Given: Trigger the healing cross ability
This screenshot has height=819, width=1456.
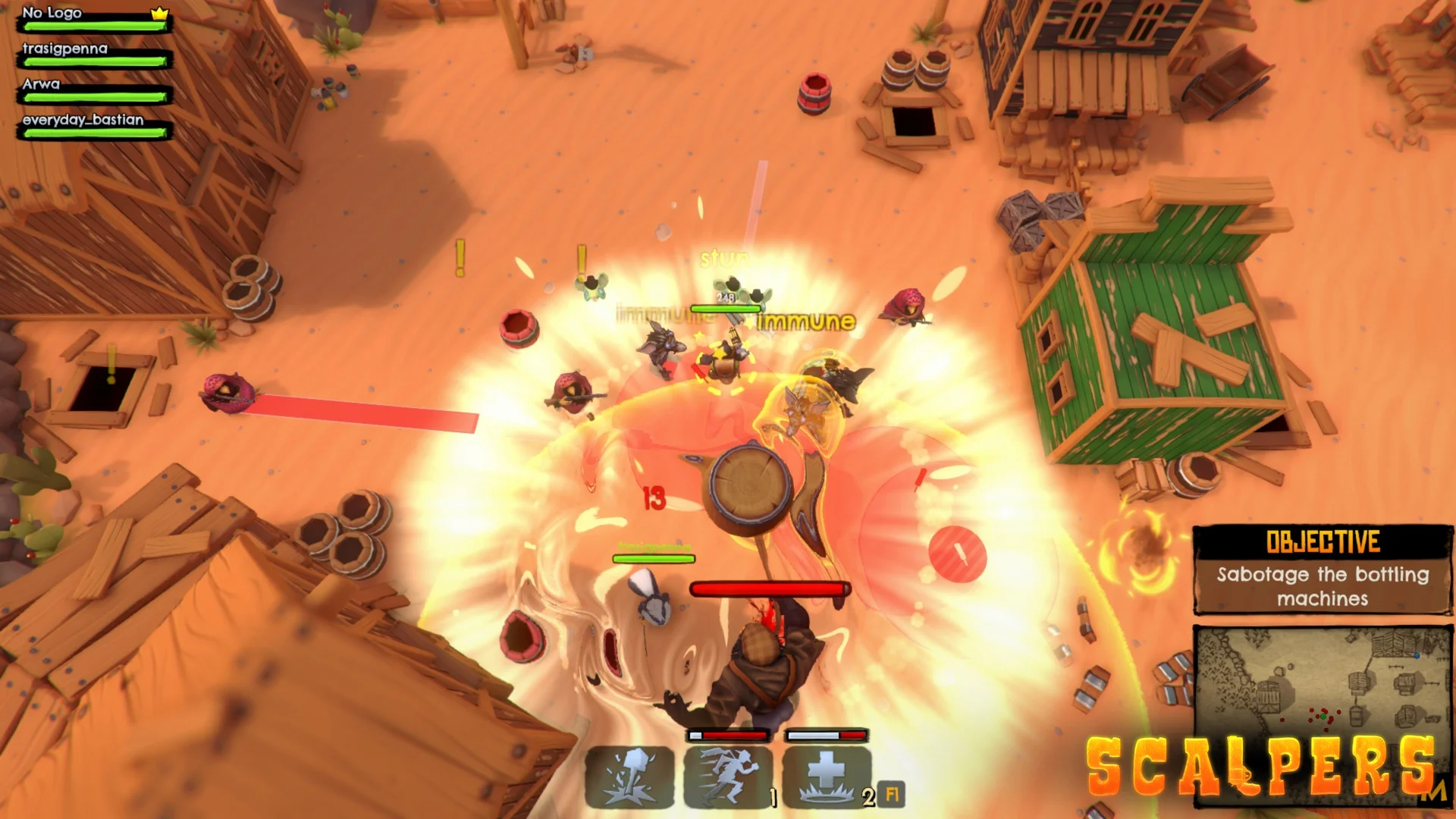Looking at the screenshot, I should 827,777.
